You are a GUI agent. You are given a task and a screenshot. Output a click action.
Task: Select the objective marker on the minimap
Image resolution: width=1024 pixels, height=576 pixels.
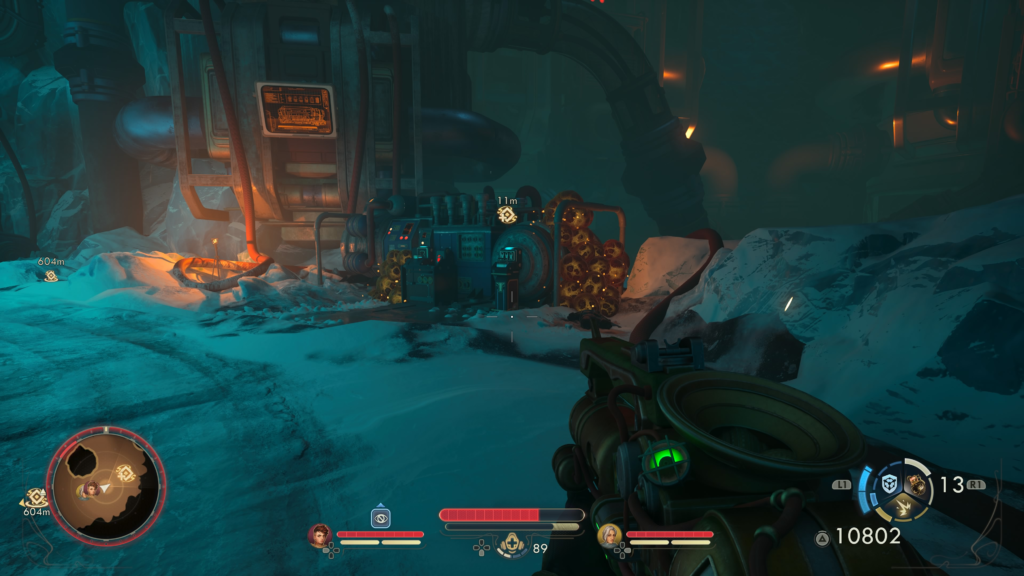[x=126, y=473]
